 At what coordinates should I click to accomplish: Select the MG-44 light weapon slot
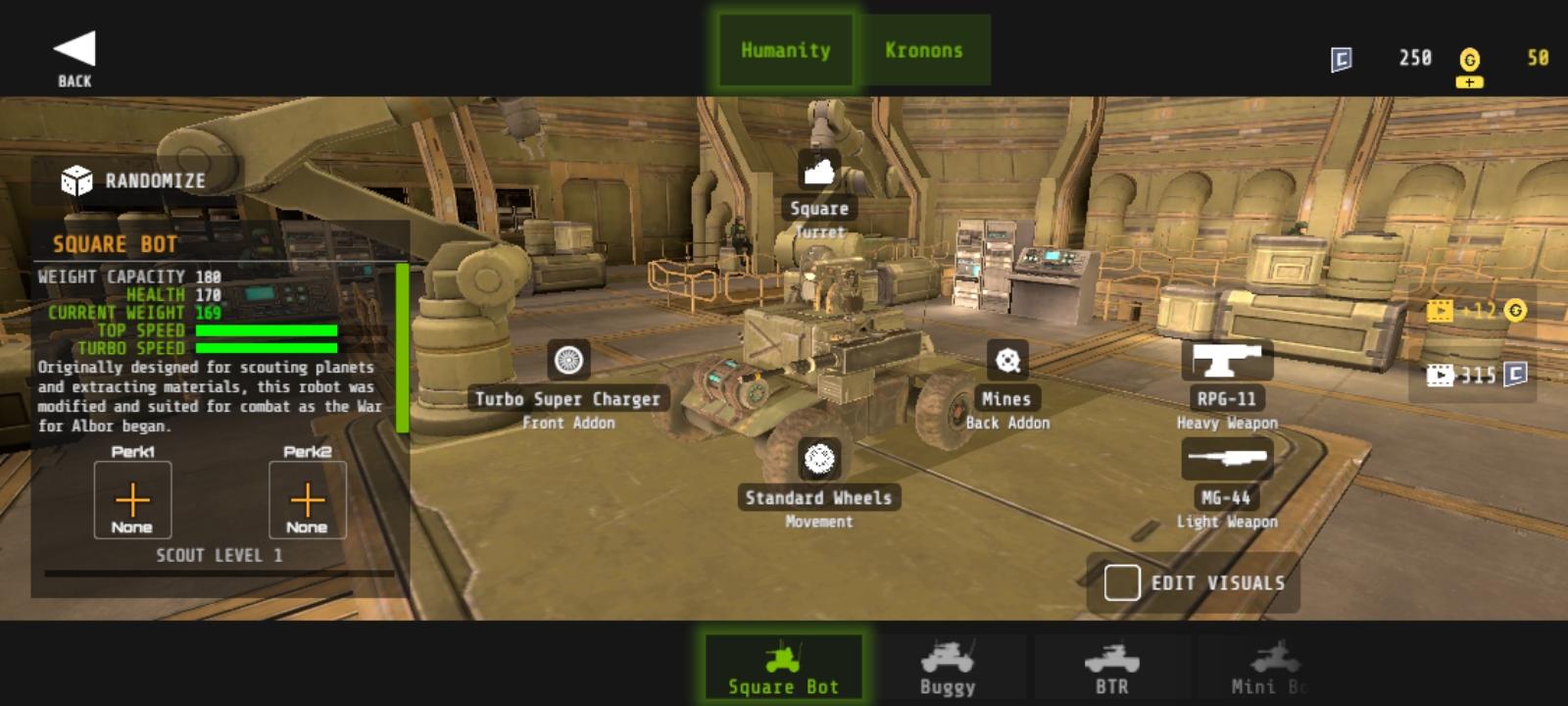coord(1227,457)
